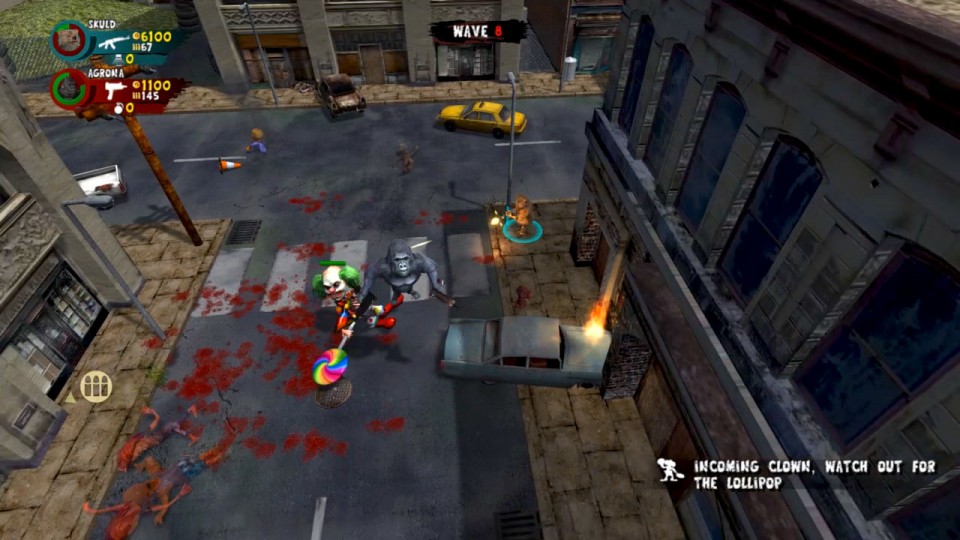Select Agrona's grenade icon
960x540 pixels.
pyautogui.click(x=117, y=108)
